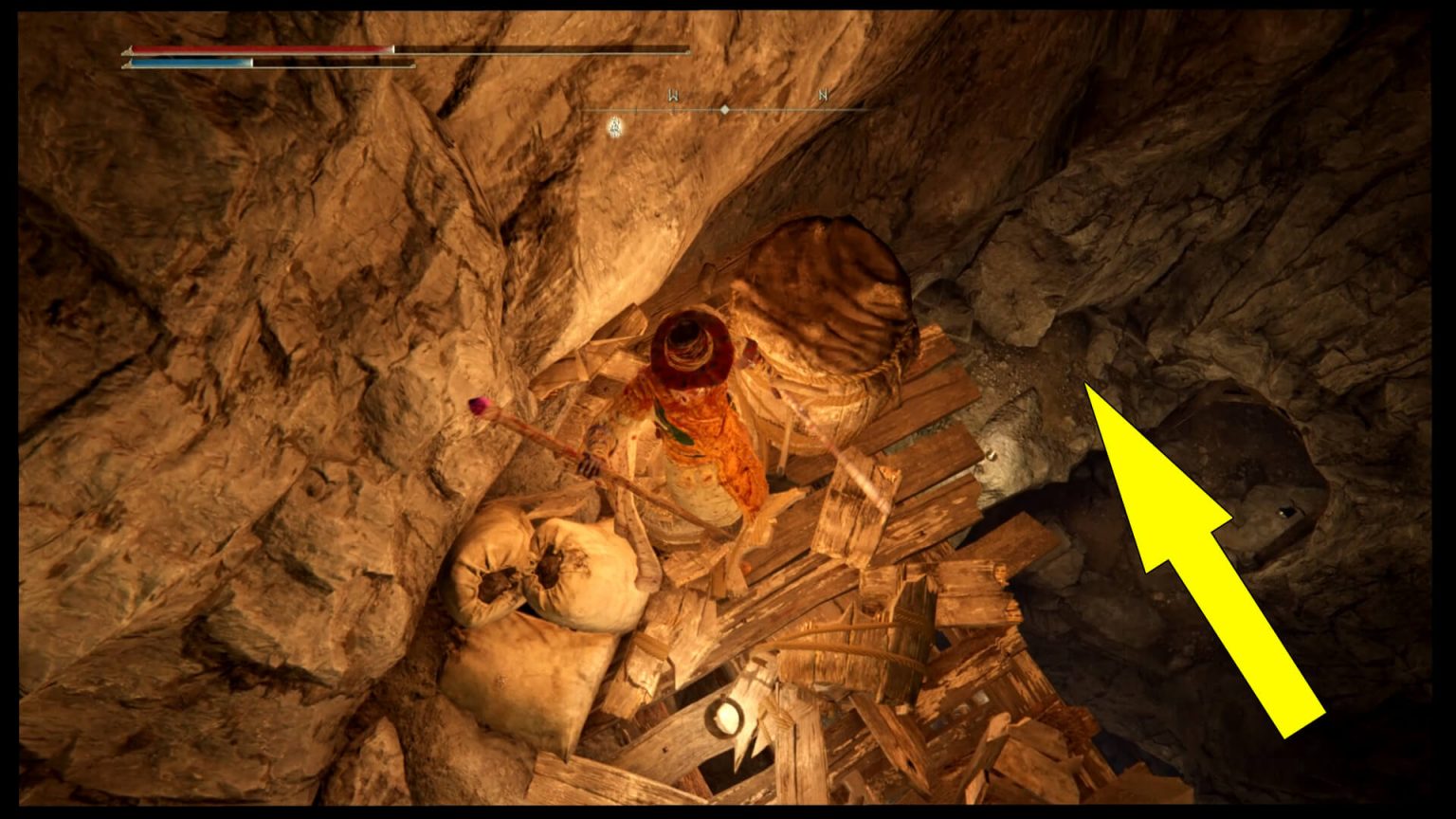The width and height of the screenshot is (1456, 819).
Task: Click the diamond heading indicator on the compass
Action: [x=725, y=109]
